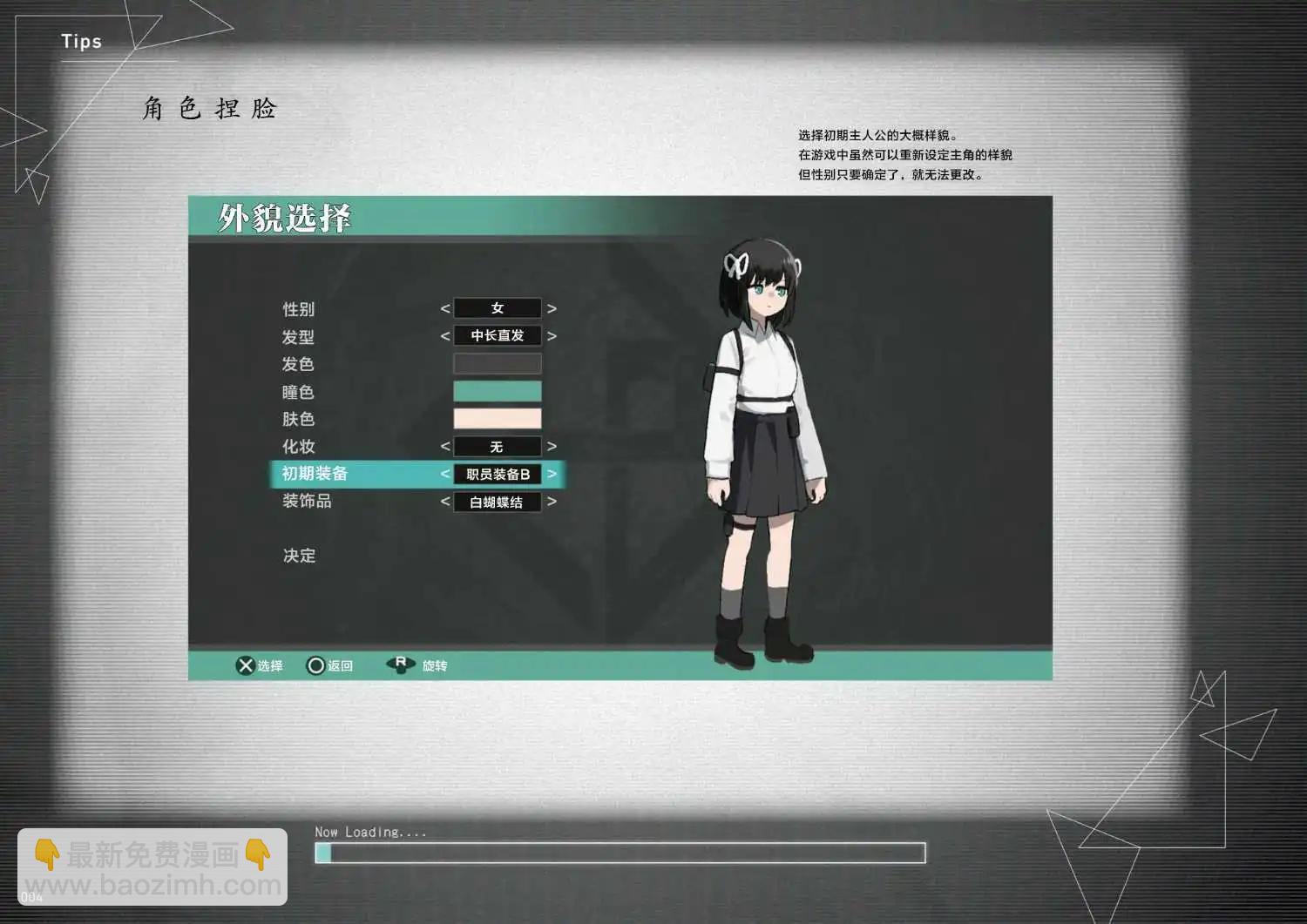Switch to next outfit after 职员装备B
The width and height of the screenshot is (1307, 924).
[x=552, y=474]
